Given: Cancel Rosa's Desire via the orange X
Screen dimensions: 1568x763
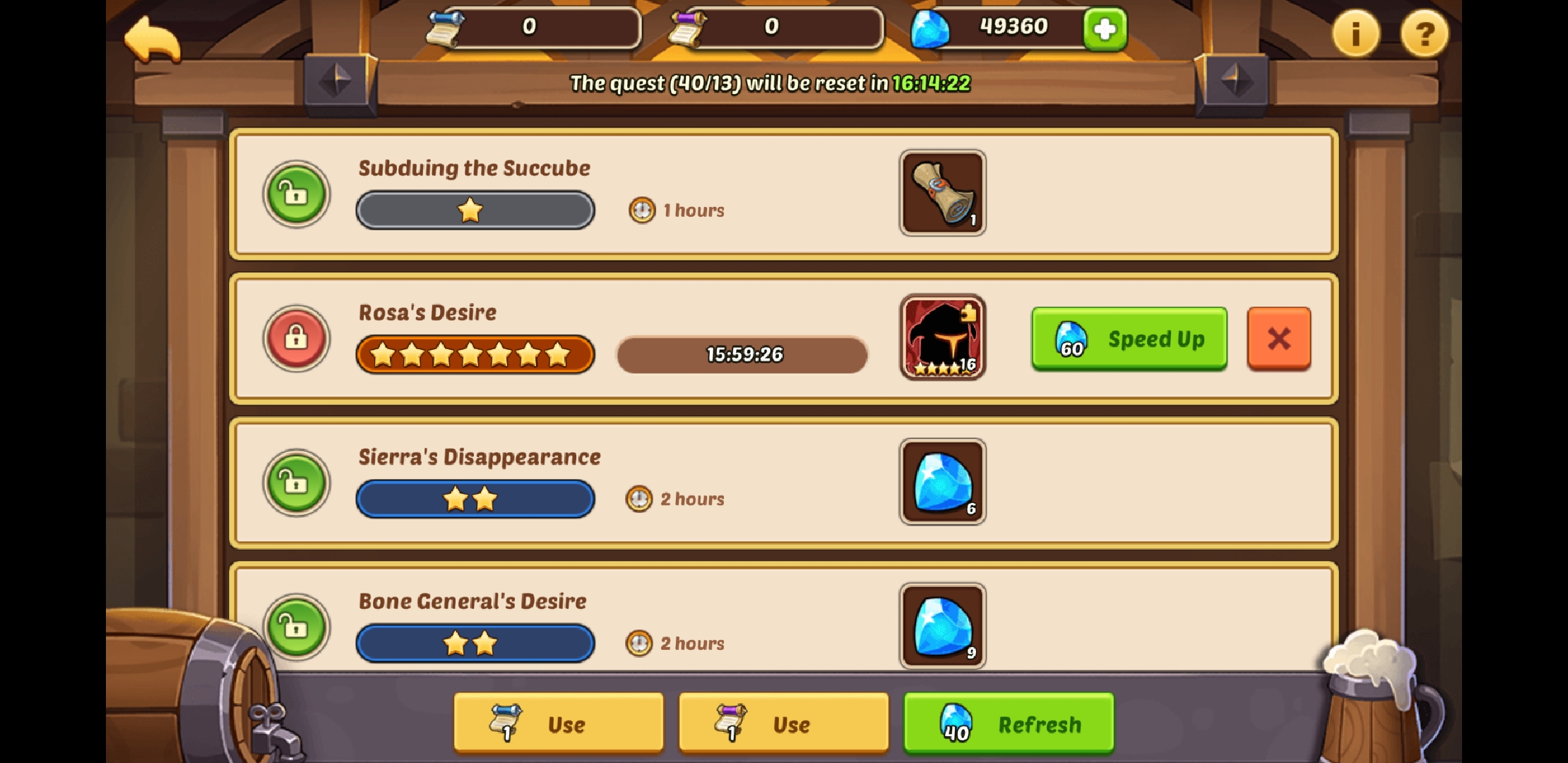Looking at the screenshot, I should pyautogui.click(x=1280, y=339).
